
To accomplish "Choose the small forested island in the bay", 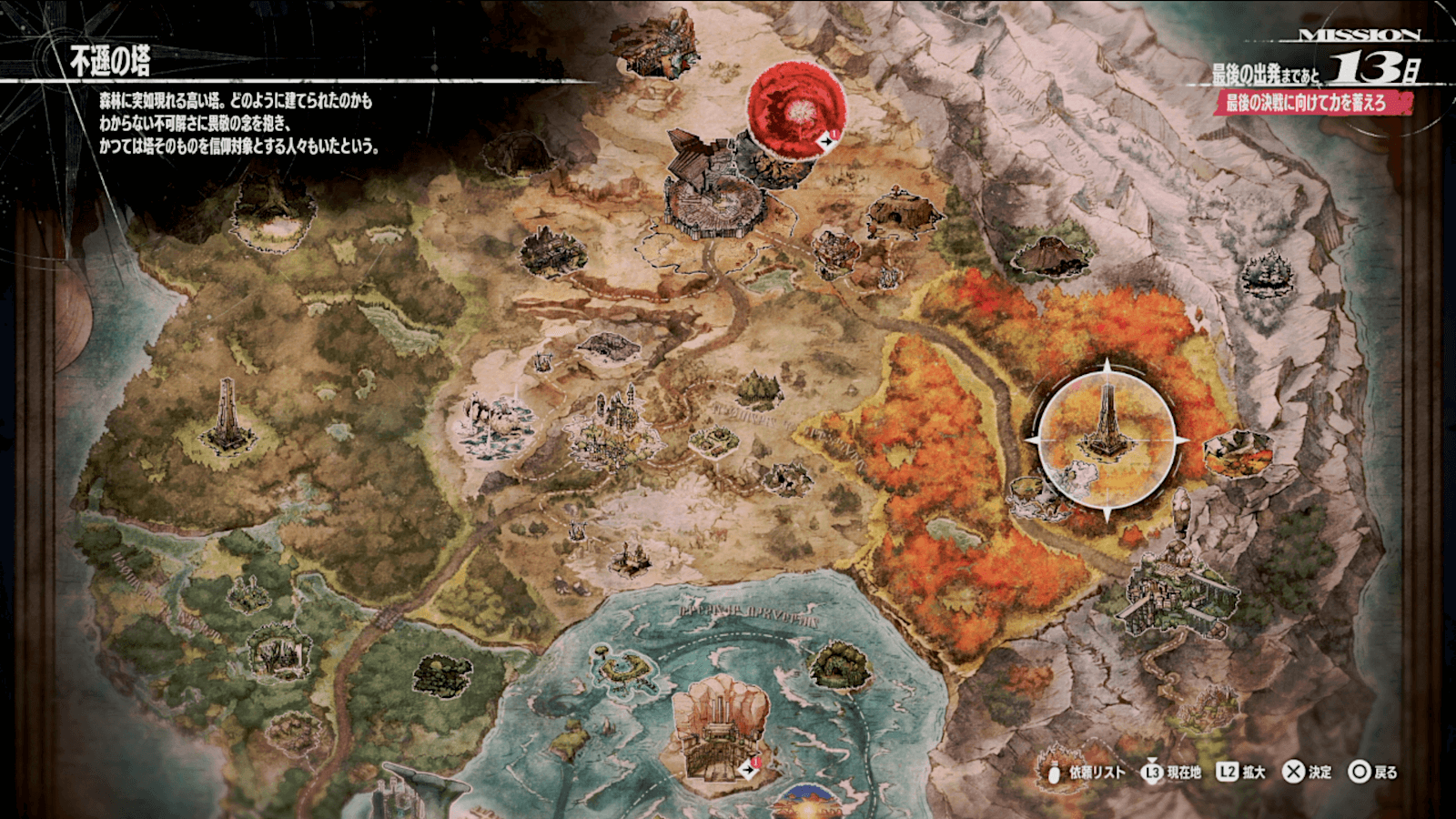I will click(x=840, y=665).
